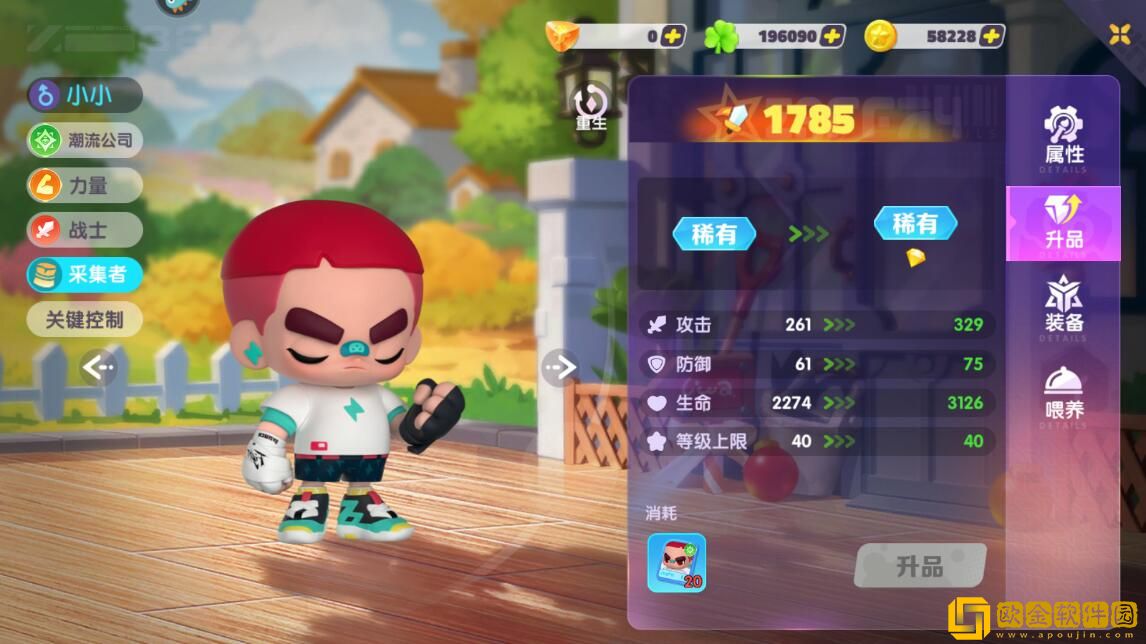Select the 升品 quality tab
1146x644 pixels.
1064,222
